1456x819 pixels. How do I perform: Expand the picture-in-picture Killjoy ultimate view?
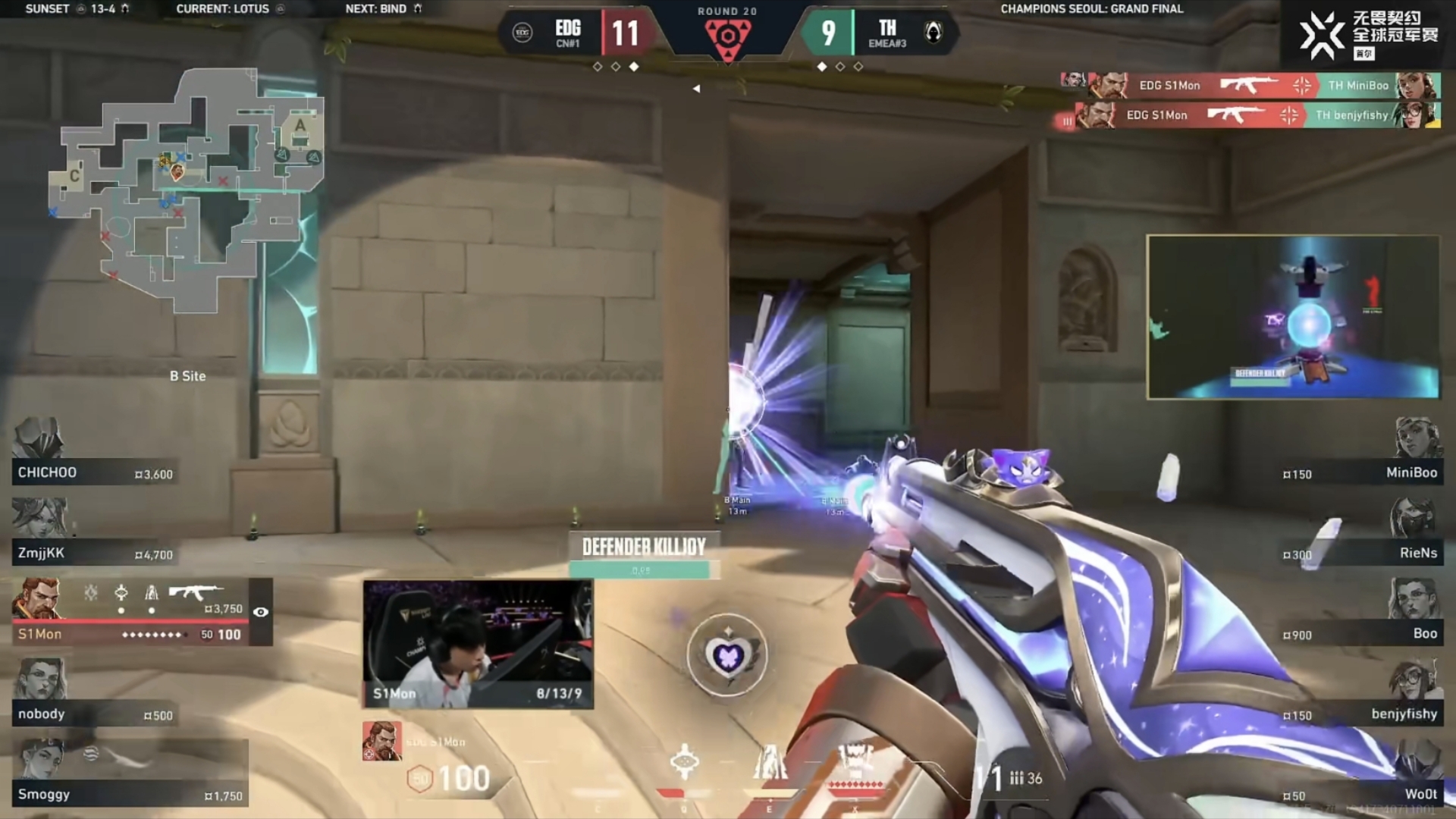(x=1293, y=317)
